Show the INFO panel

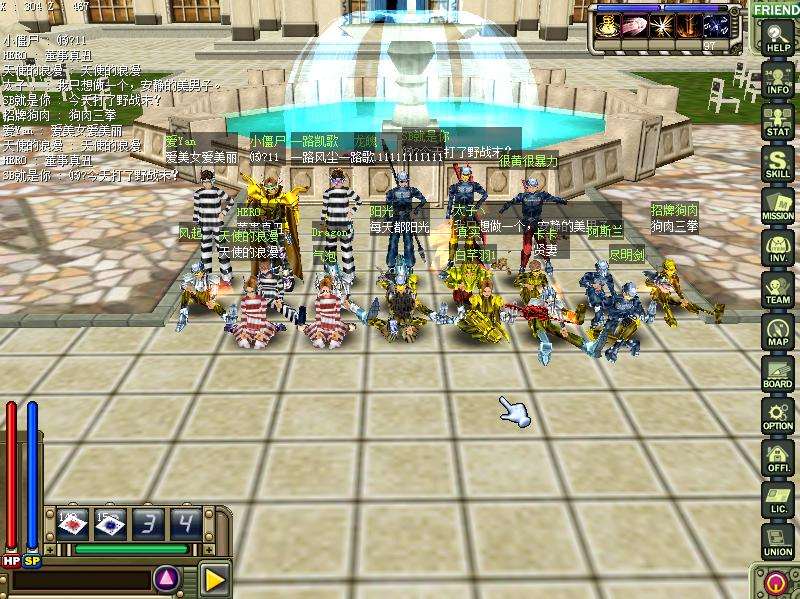(777, 79)
